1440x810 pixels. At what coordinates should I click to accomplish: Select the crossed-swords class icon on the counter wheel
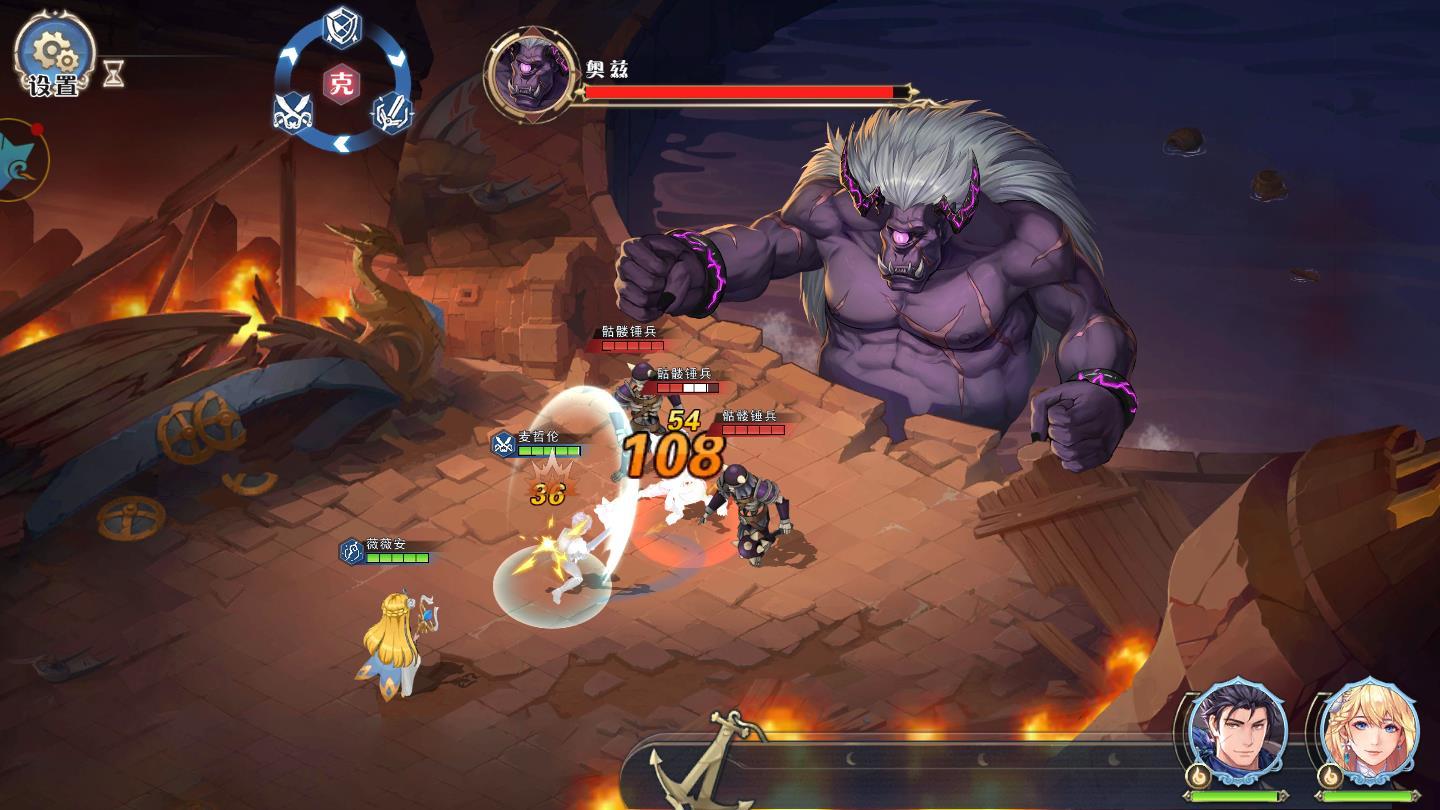291,112
